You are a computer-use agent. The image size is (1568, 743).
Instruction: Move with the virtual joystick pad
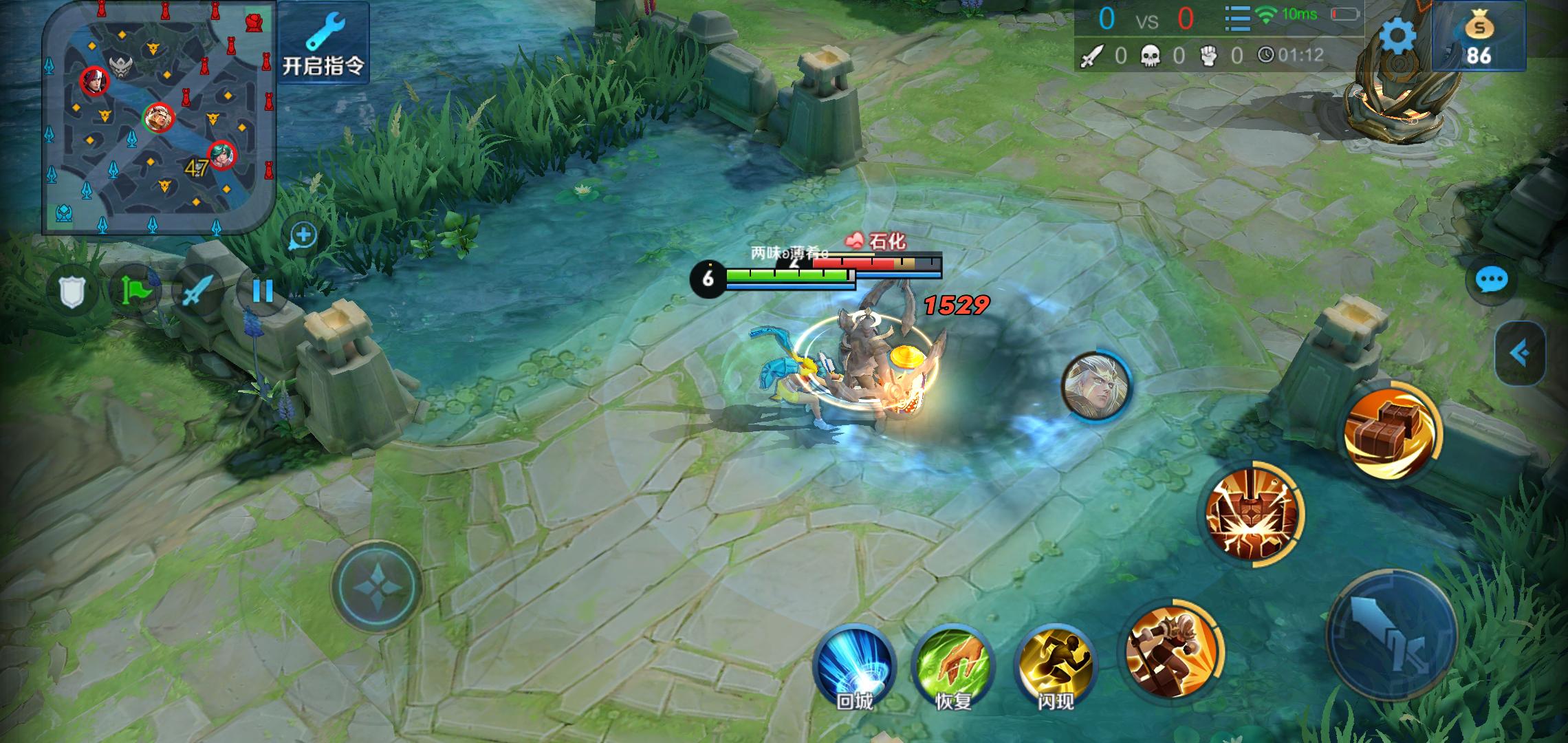pyautogui.click(x=376, y=585)
